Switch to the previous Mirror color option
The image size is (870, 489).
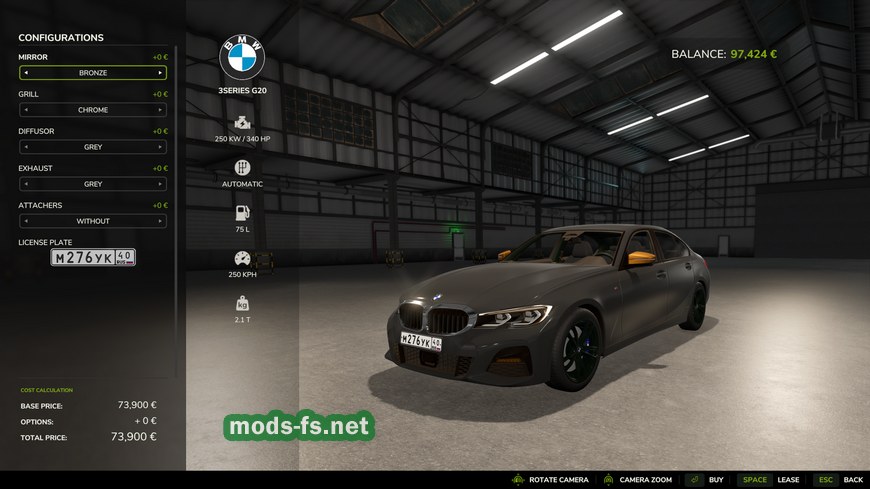[x=26, y=73]
